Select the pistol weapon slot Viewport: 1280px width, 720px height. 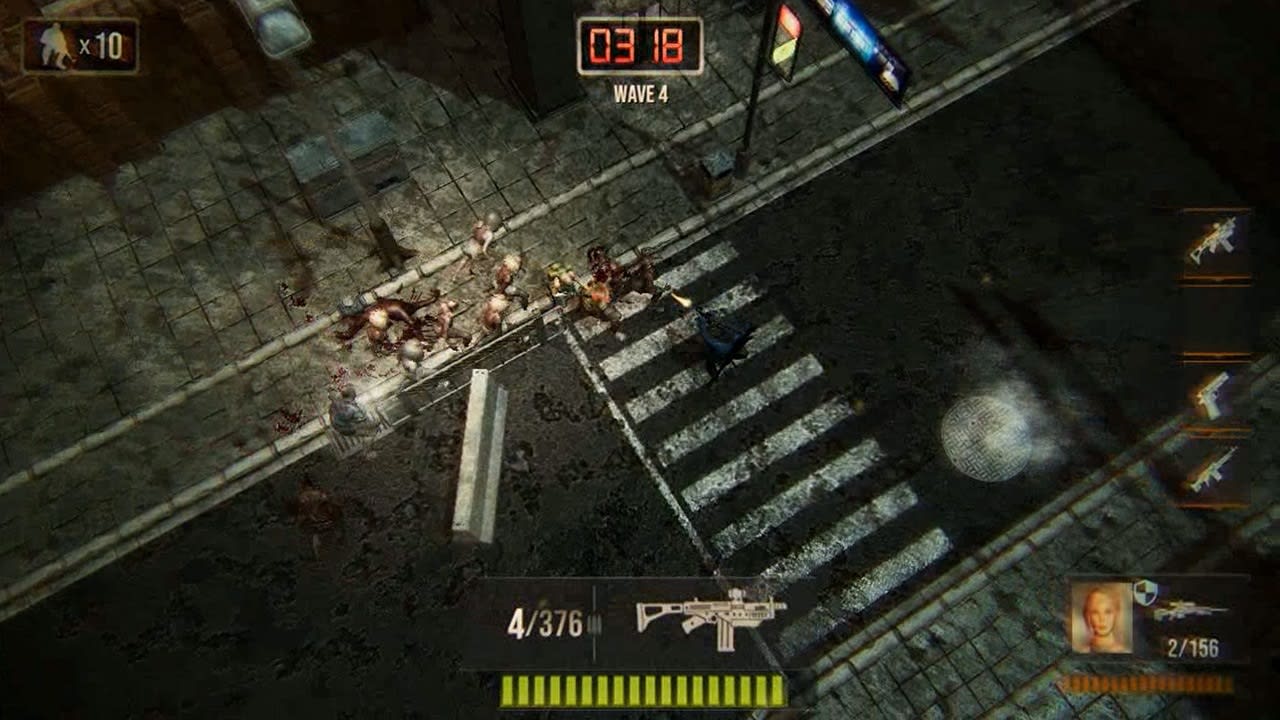pos(1213,398)
